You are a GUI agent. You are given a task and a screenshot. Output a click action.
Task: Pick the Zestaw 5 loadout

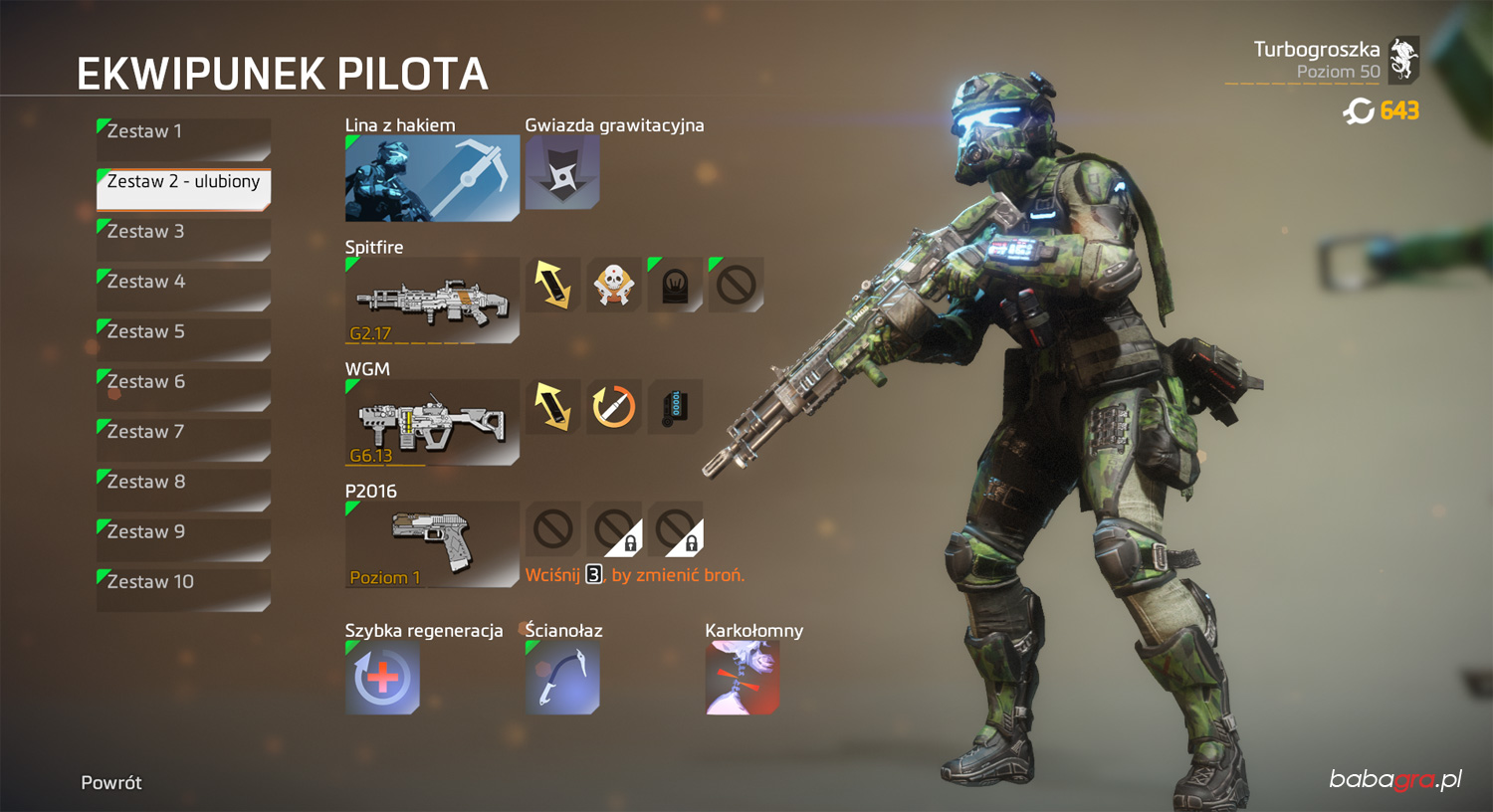[x=183, y=338]
